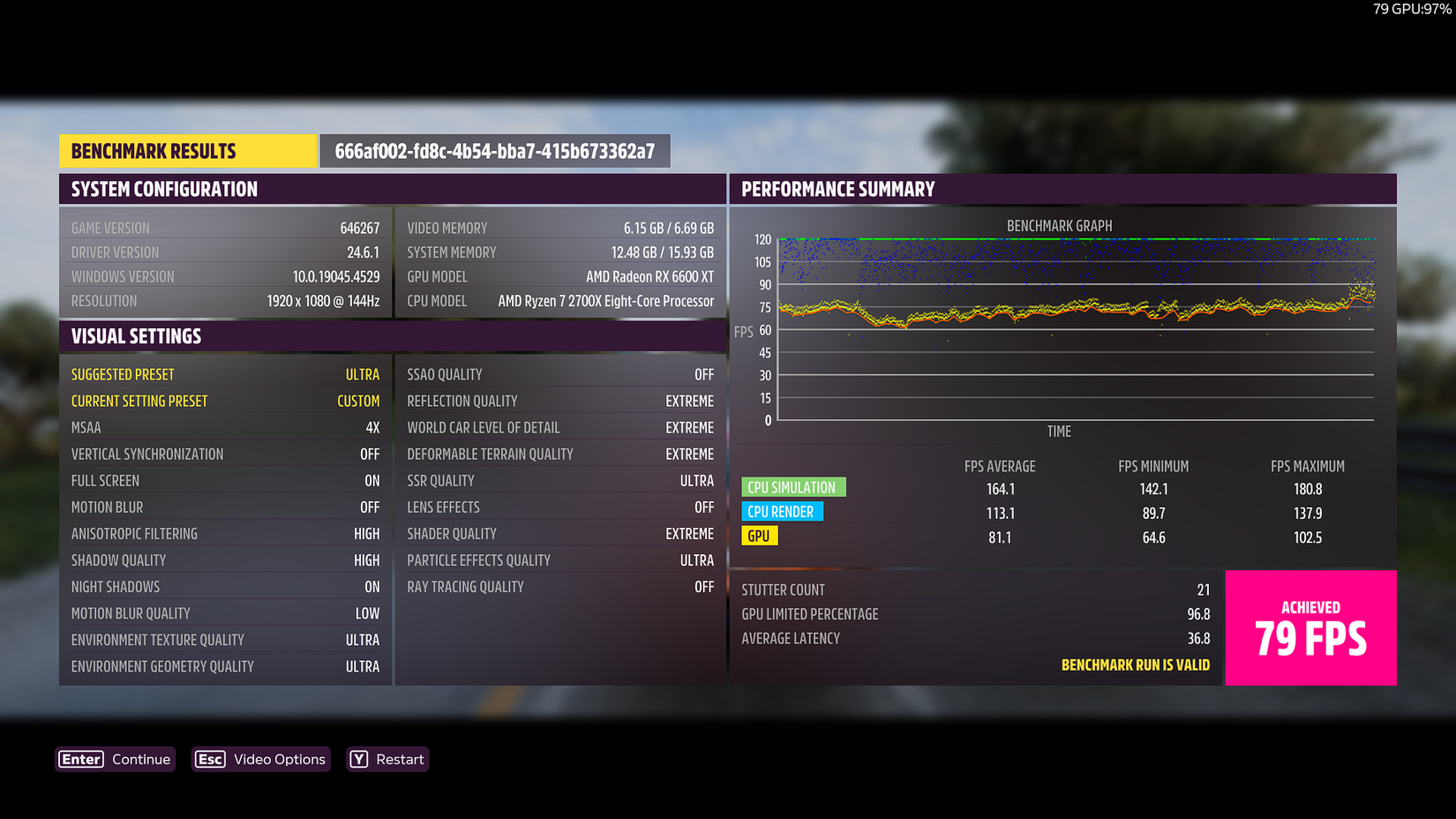Click the Y key icon beside Restart
Viewport: 1456px width, 819px height.
pos(357,759)
